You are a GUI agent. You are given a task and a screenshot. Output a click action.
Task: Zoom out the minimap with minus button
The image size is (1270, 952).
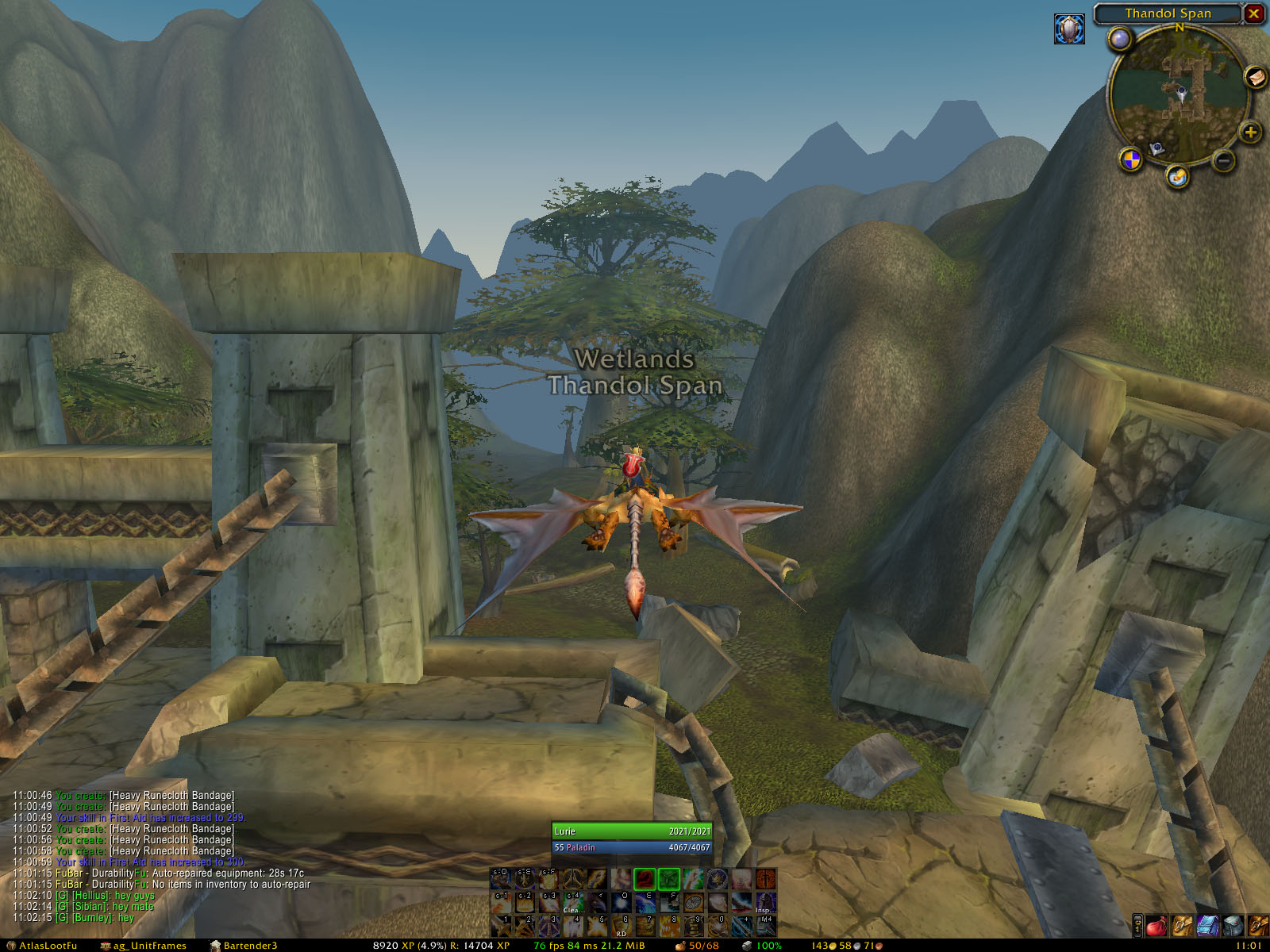[x=1224, y=161]
